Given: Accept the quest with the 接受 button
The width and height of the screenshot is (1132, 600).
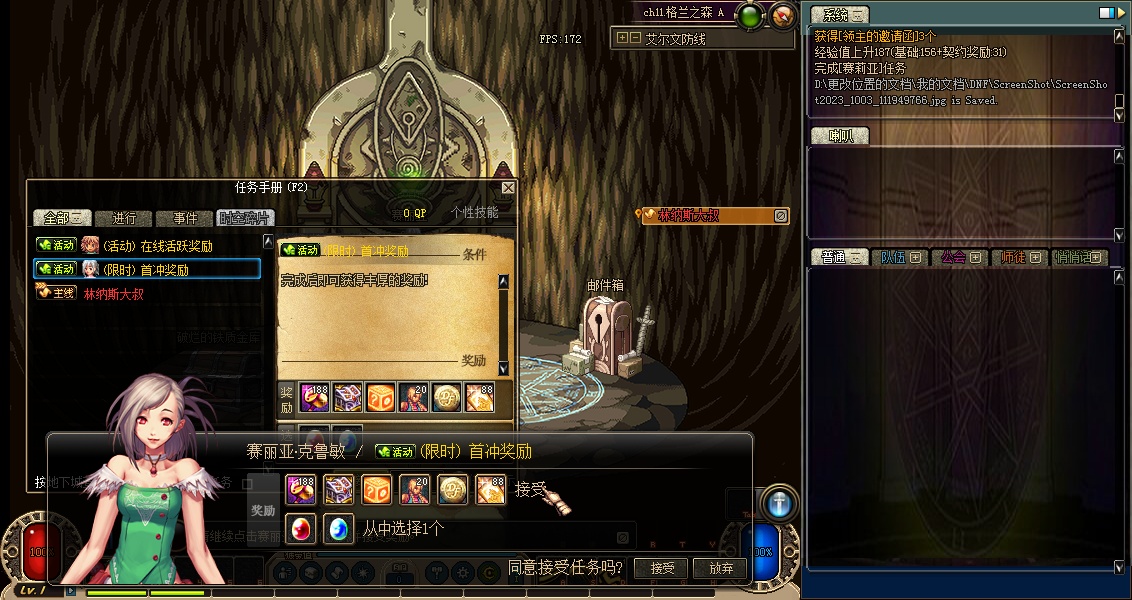Looking at the screenshot, I should pos(662,568).
